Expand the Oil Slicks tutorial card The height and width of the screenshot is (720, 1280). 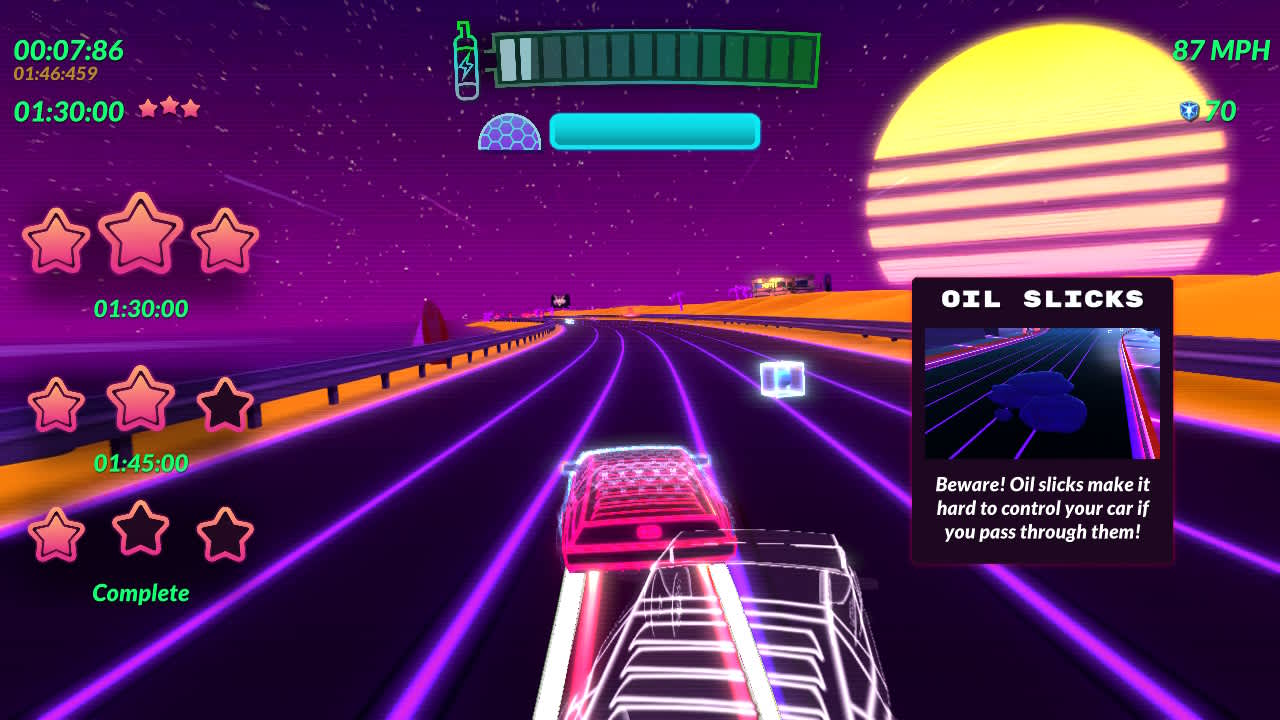1044,420
